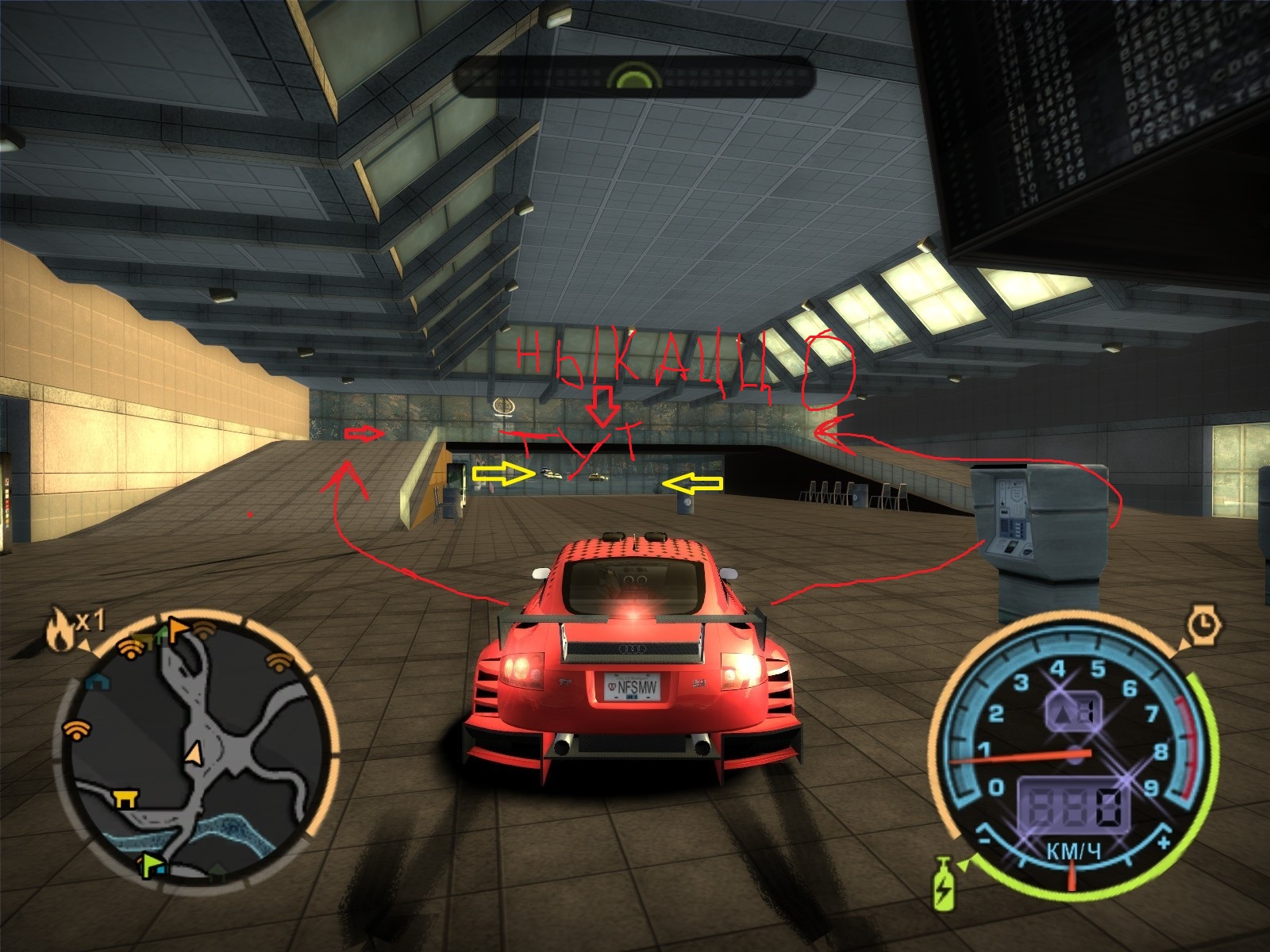
Task: Activate the Speedbreaker stopwatch icon
Action: pyautogui.click(x=1204, y=624)
